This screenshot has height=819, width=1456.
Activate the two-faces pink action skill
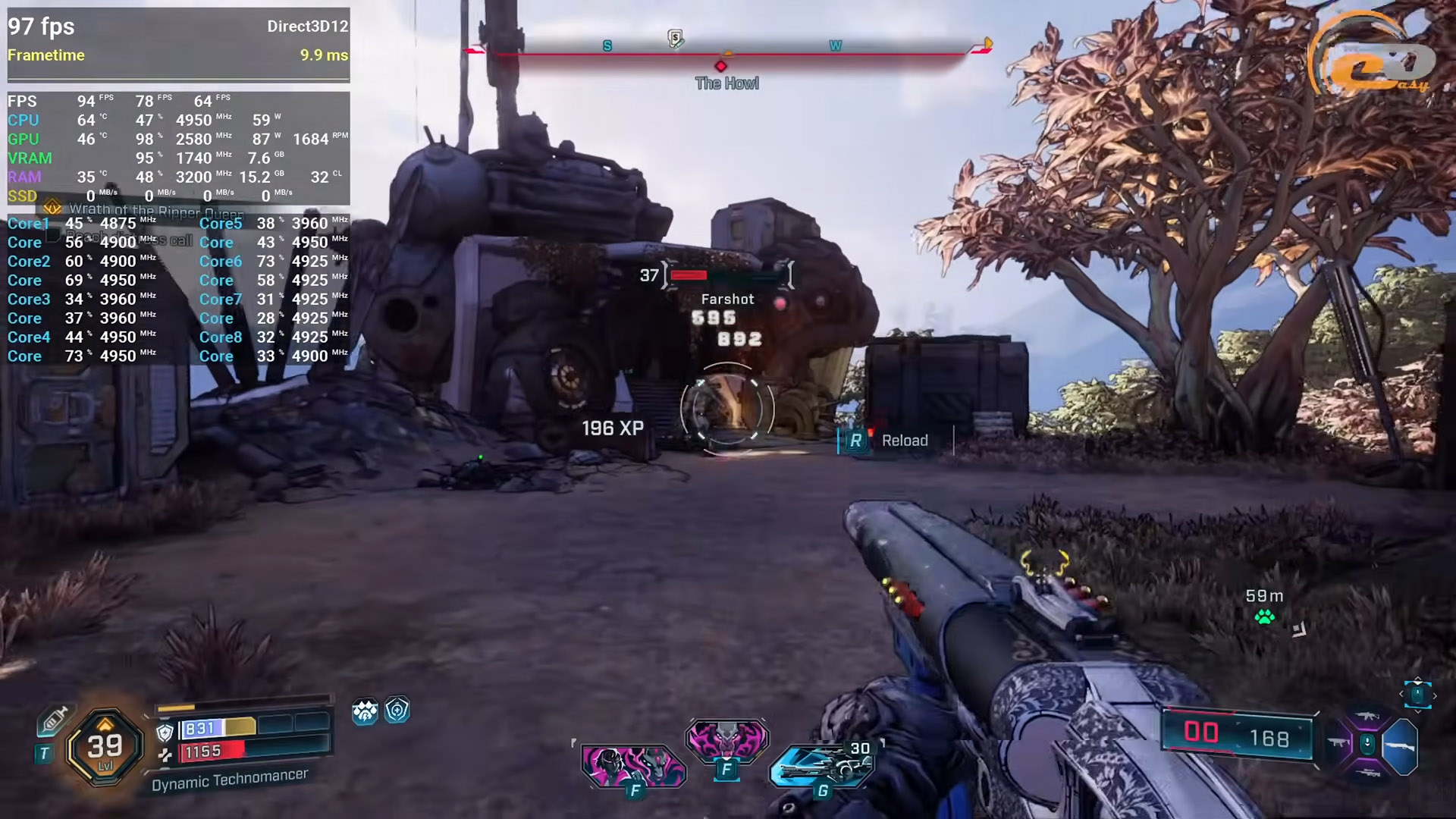pos(633,766)
